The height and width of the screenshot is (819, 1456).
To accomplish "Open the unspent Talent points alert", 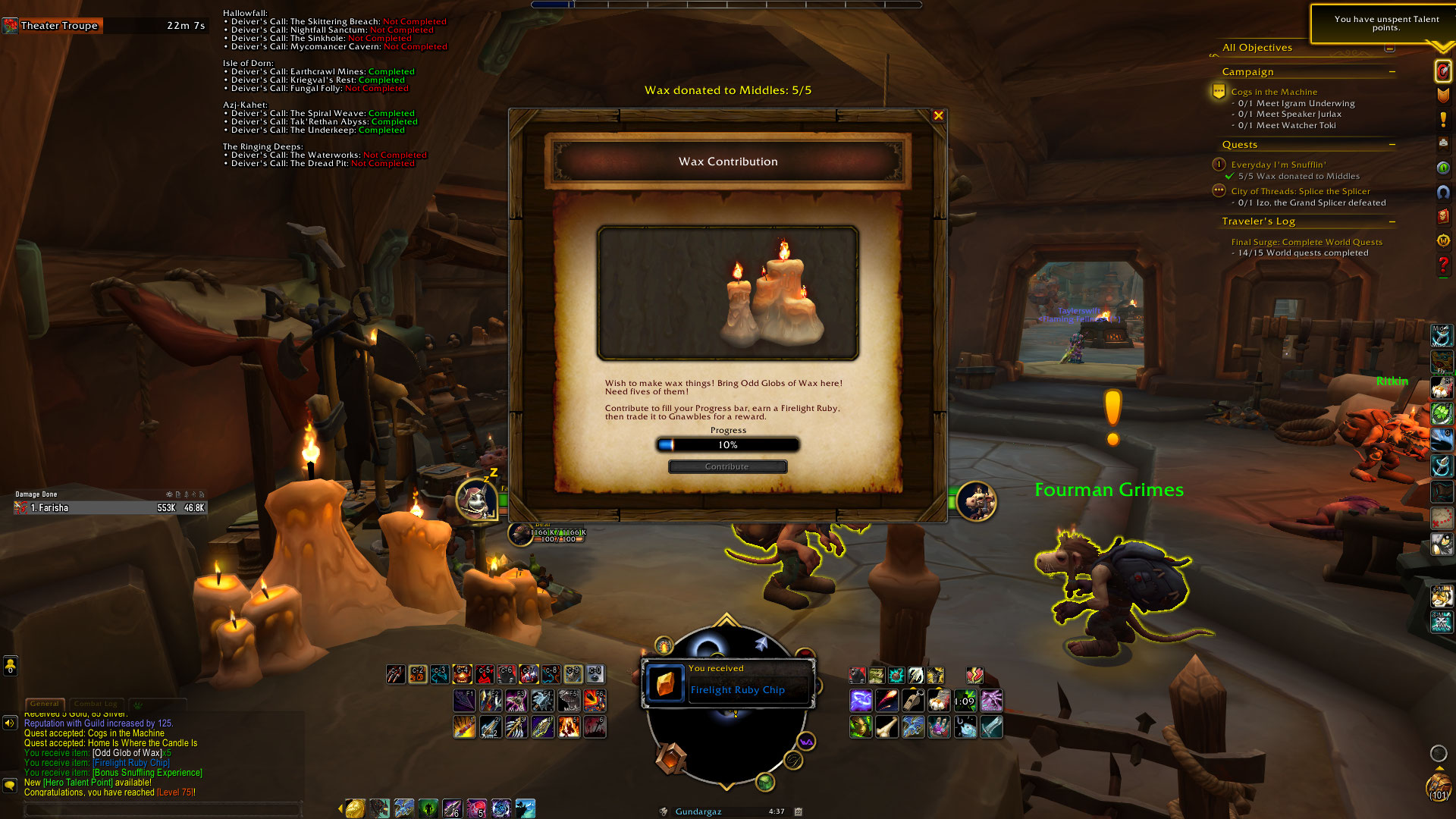I will 1386,24.
